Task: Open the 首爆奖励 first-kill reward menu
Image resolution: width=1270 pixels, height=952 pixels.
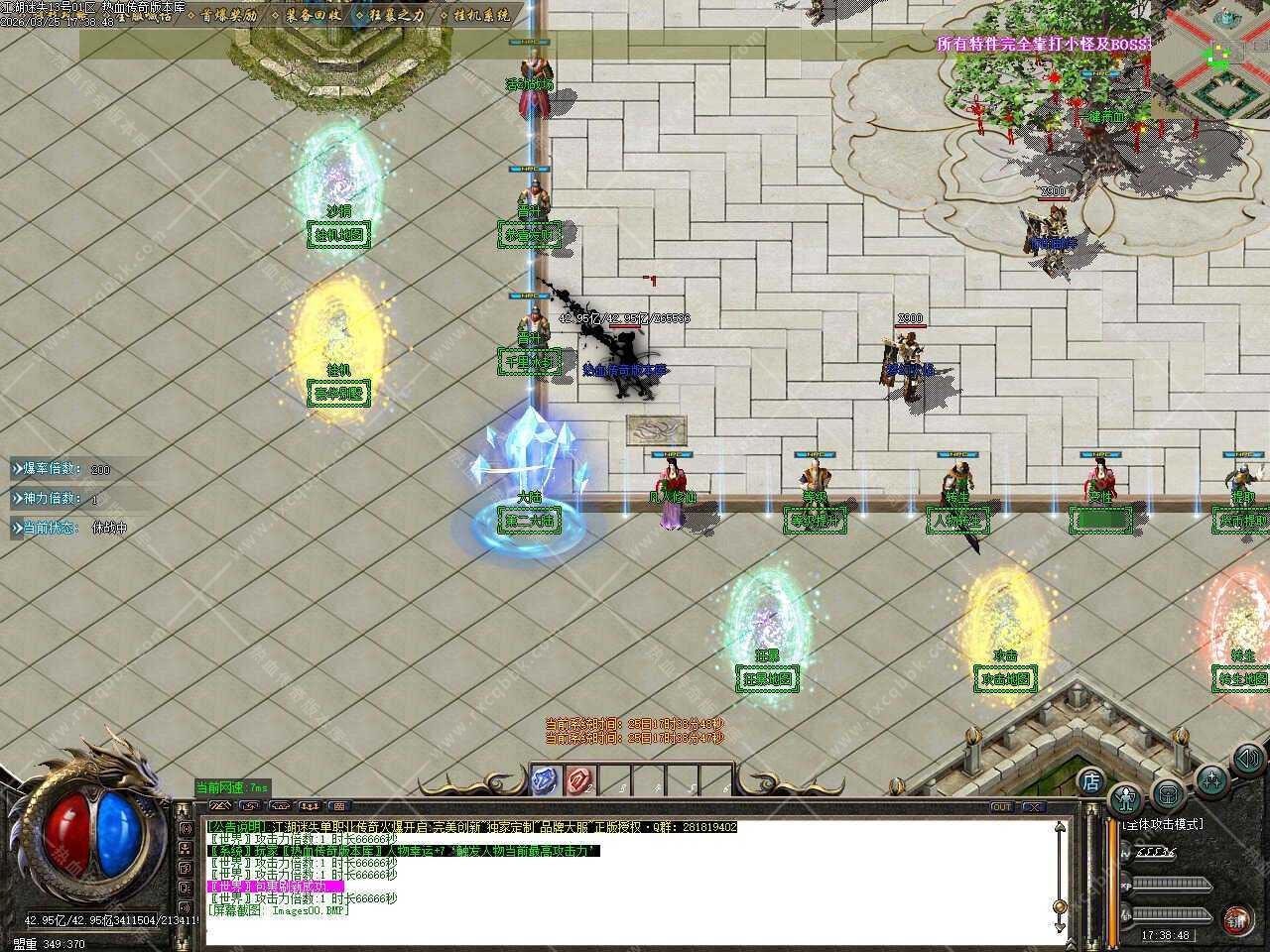Action: [229, 16]
